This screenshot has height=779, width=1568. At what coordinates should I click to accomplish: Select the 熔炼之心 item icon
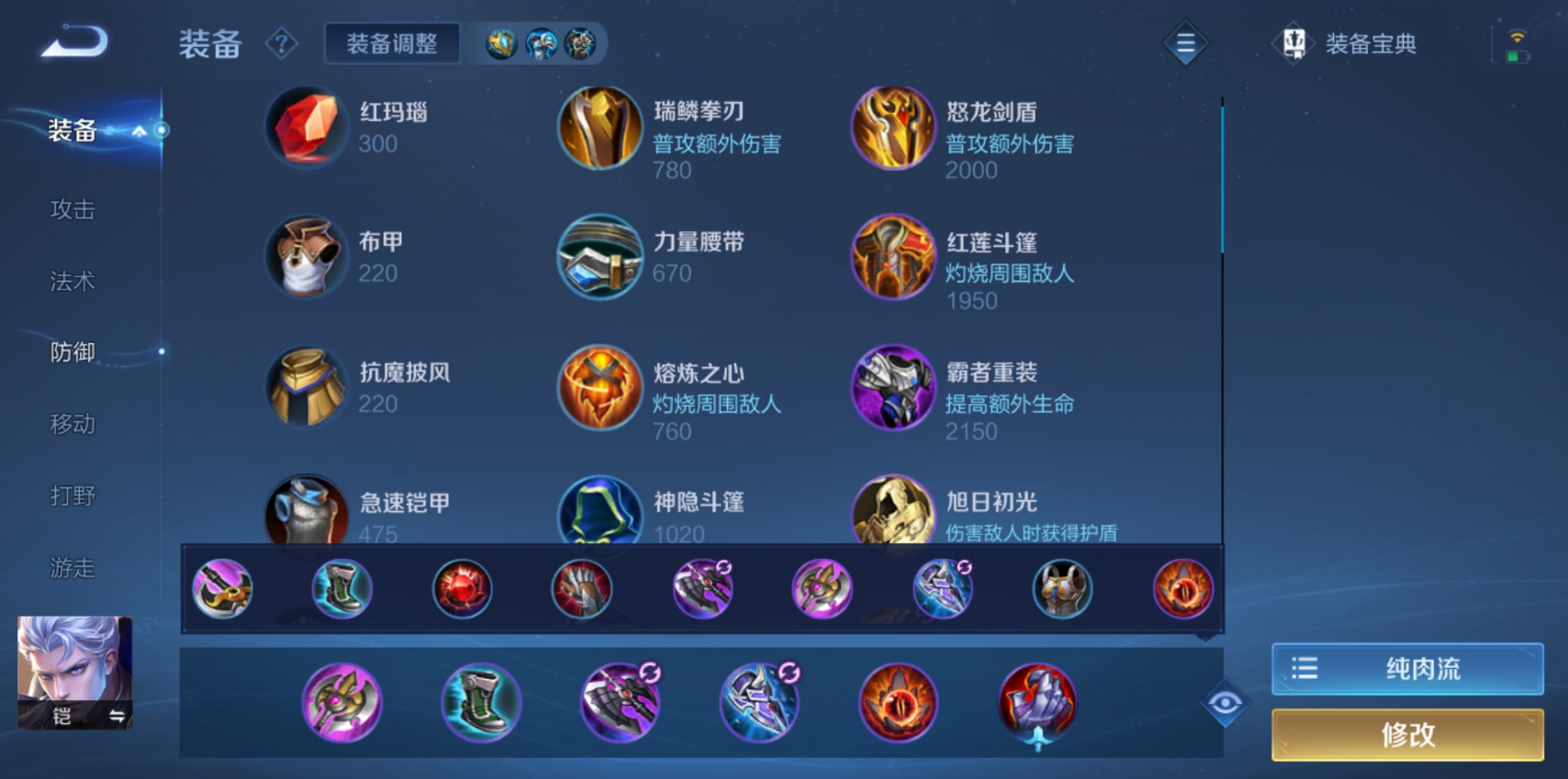pyautogui.click(x=599, y=388)
